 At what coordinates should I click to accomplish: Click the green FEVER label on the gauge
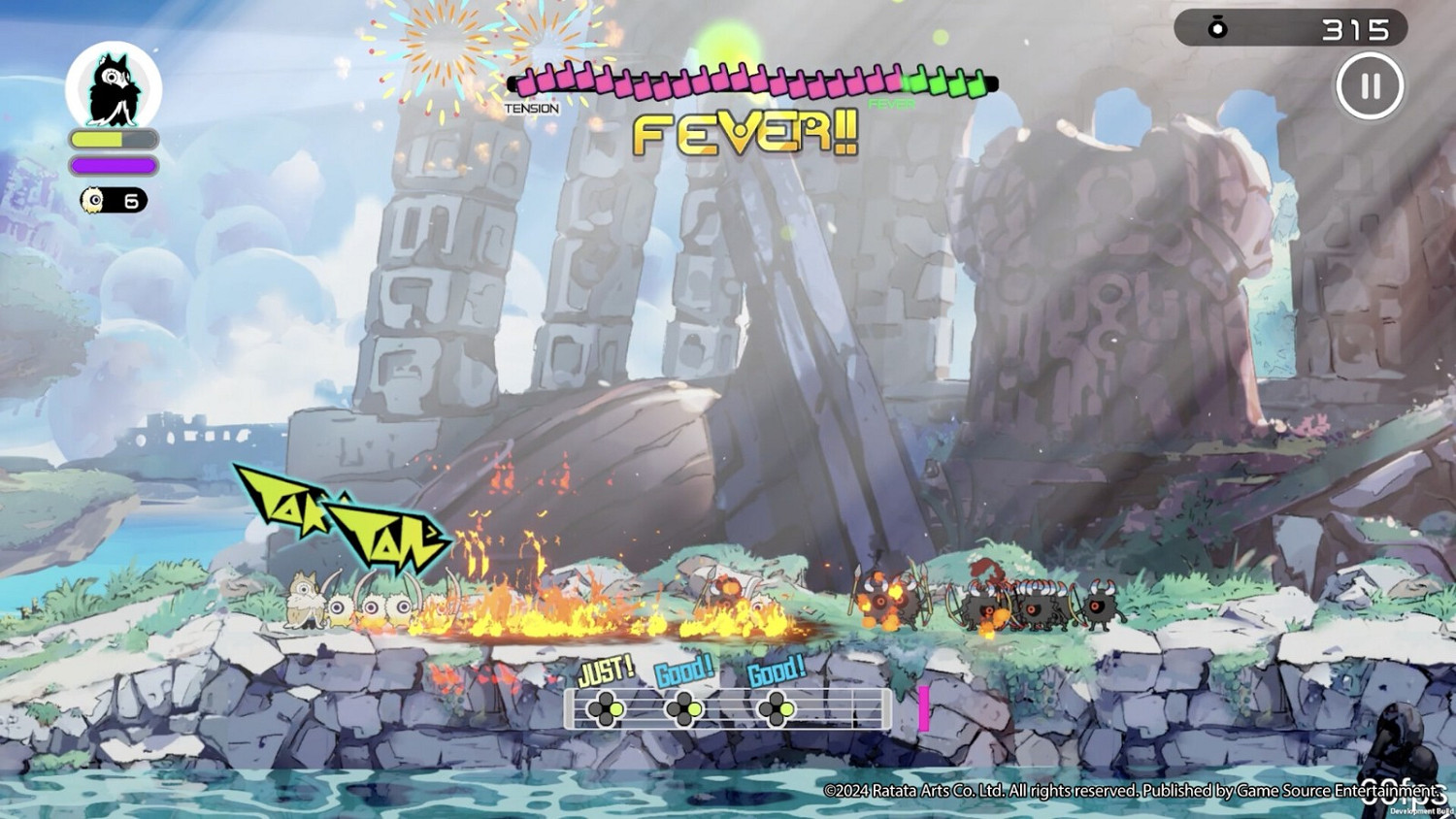(889, 101)
